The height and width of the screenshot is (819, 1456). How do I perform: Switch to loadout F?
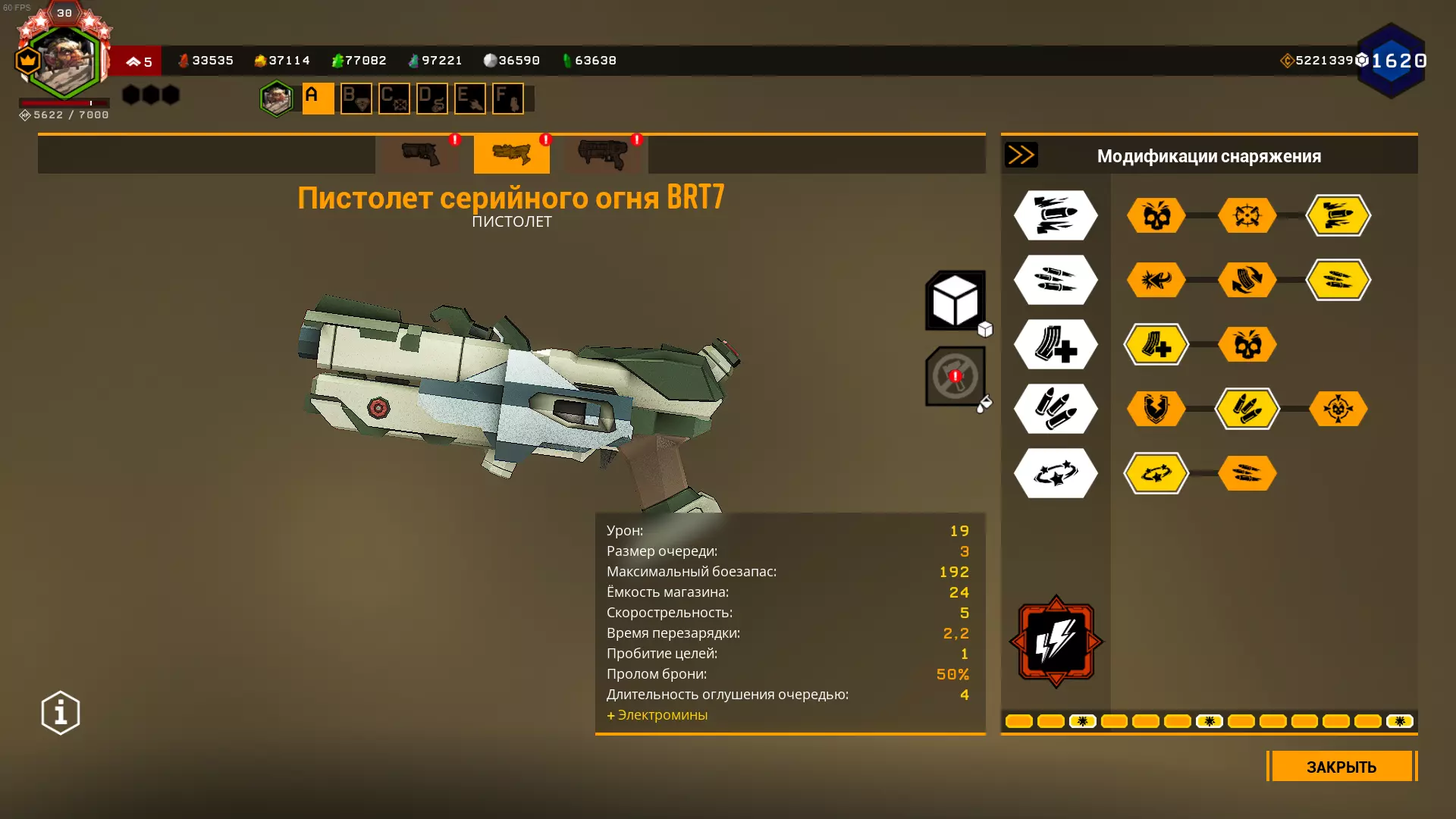[x=507, y=99]
